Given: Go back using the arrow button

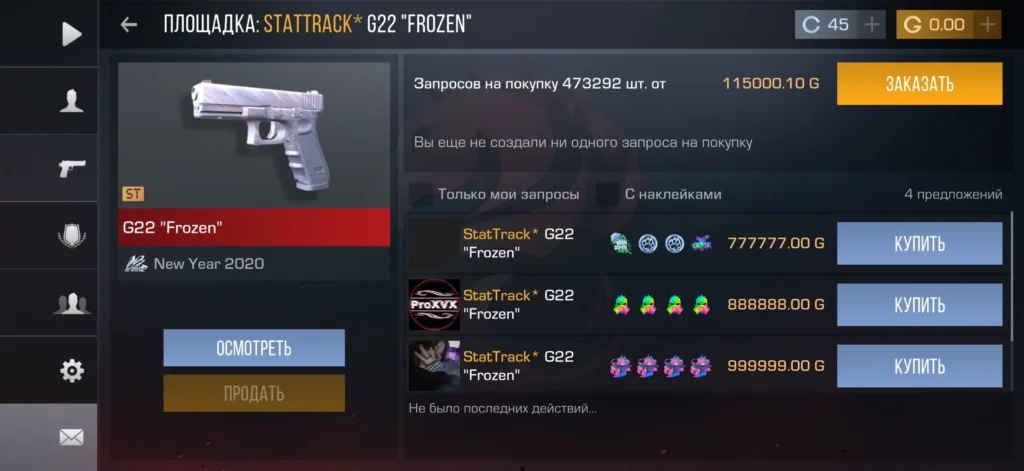Looking at the screenshot, I should (129, 25).
